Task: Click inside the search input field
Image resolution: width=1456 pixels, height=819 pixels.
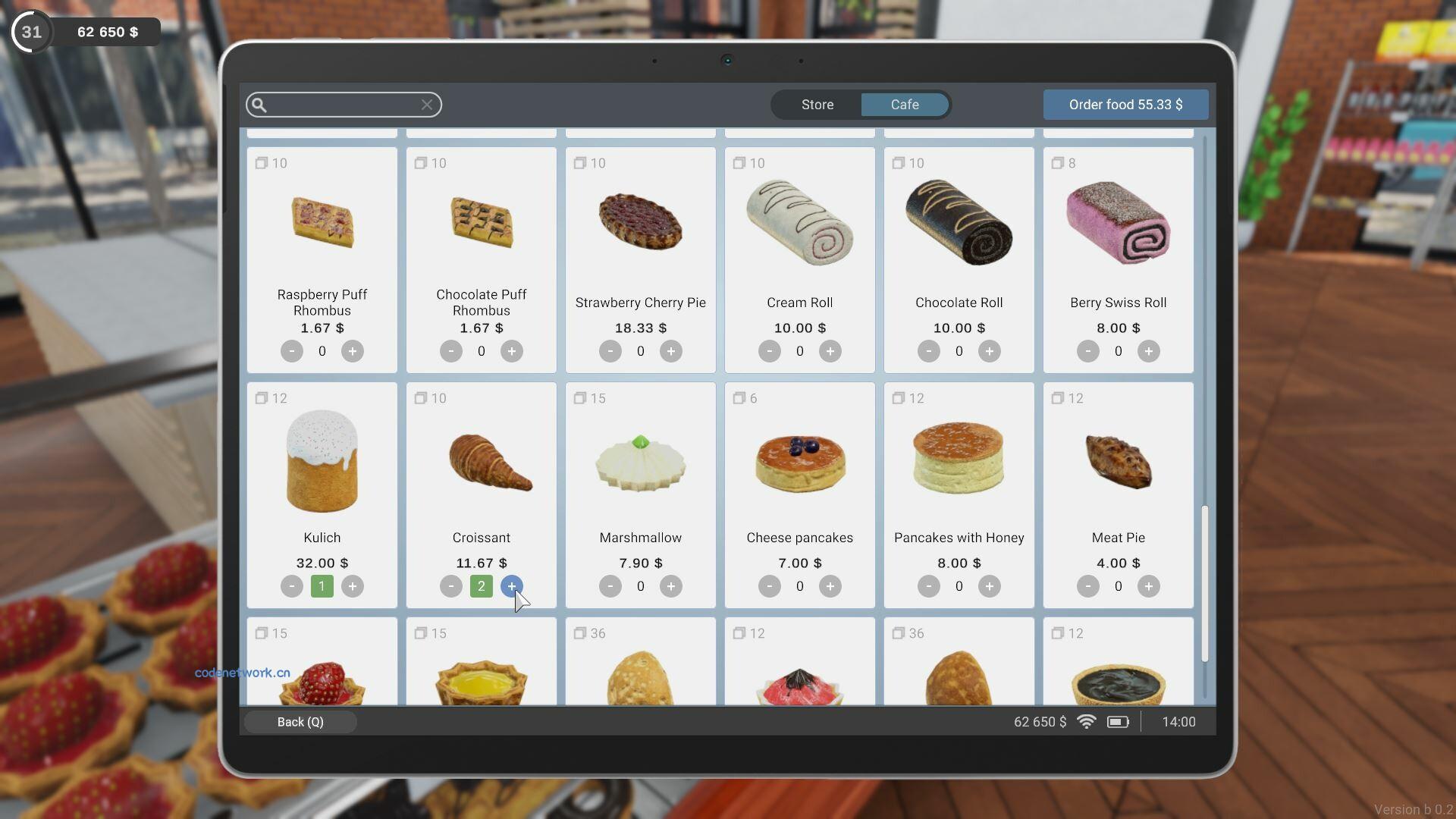Action: [x=341, y=105]
